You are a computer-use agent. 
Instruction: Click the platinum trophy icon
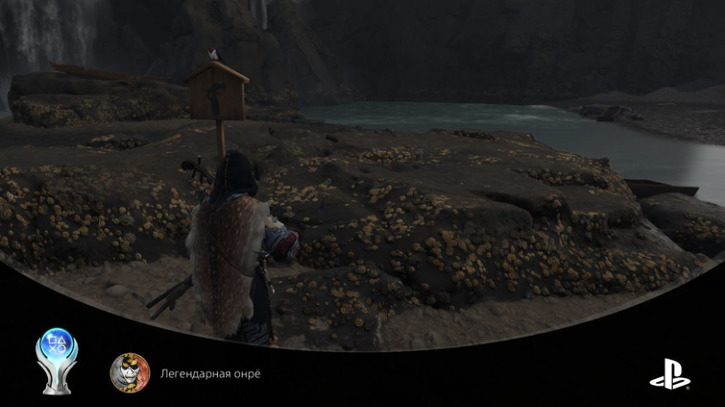[x=52, y=359]
